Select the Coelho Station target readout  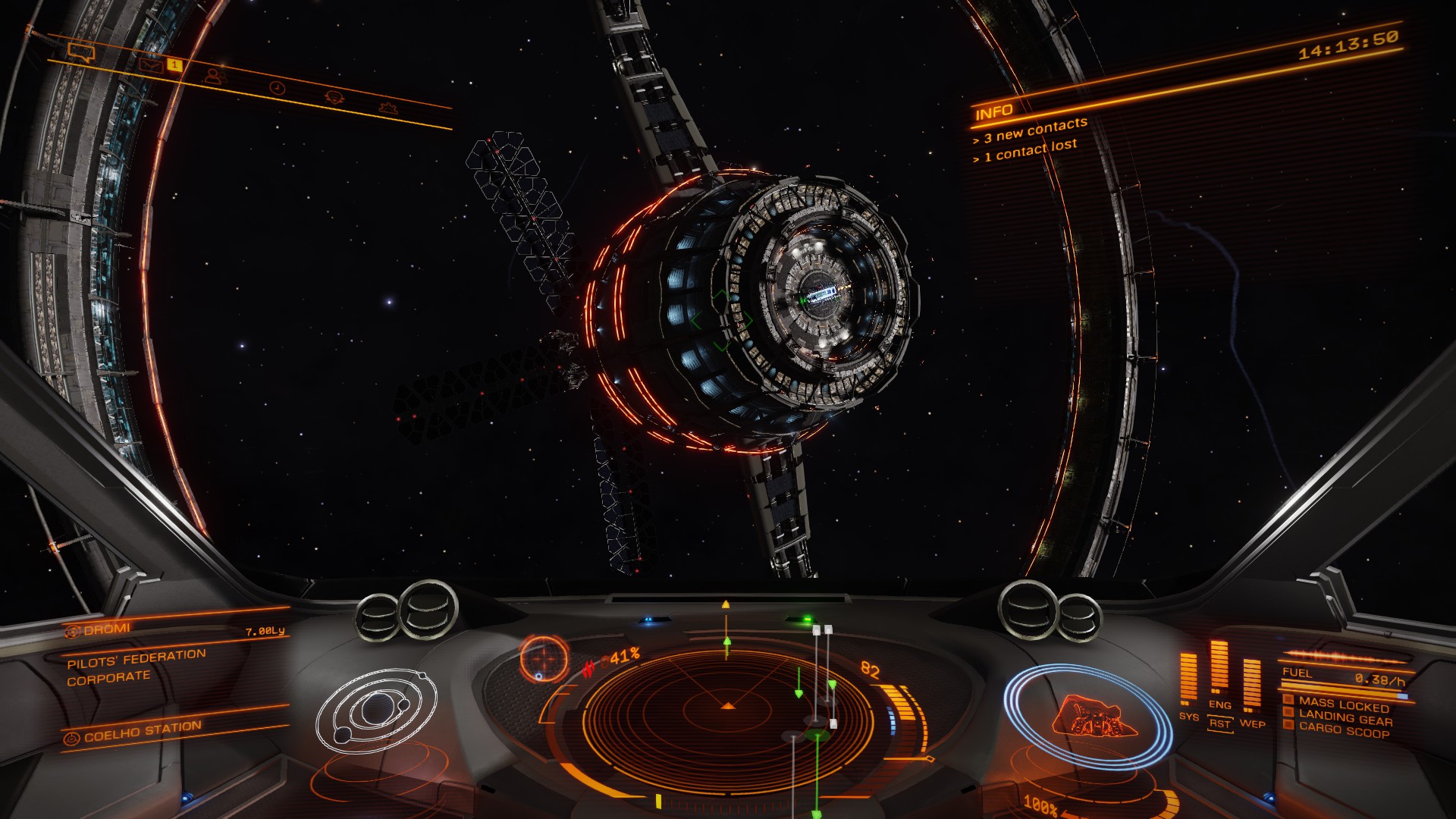142,732
